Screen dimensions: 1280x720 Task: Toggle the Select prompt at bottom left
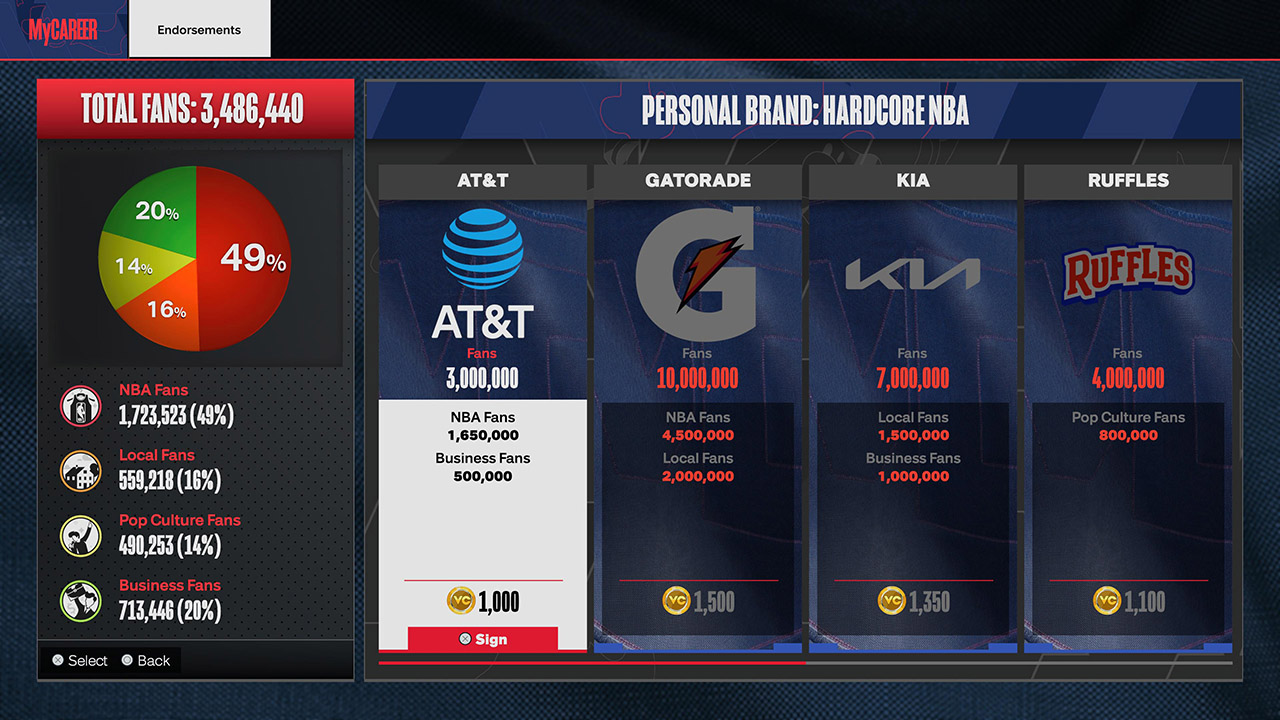coord(80,660)
